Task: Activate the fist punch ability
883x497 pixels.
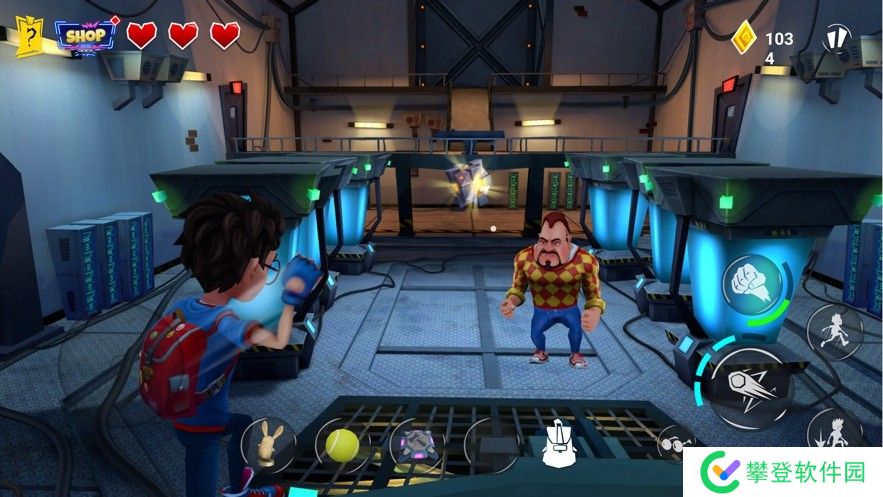Action: [751, 281]
